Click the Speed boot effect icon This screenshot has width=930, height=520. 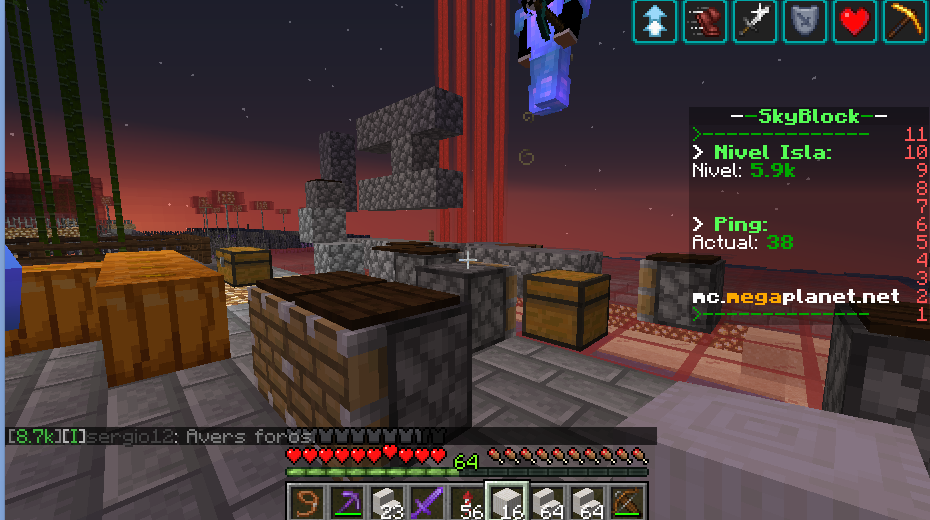click(705, 21)
